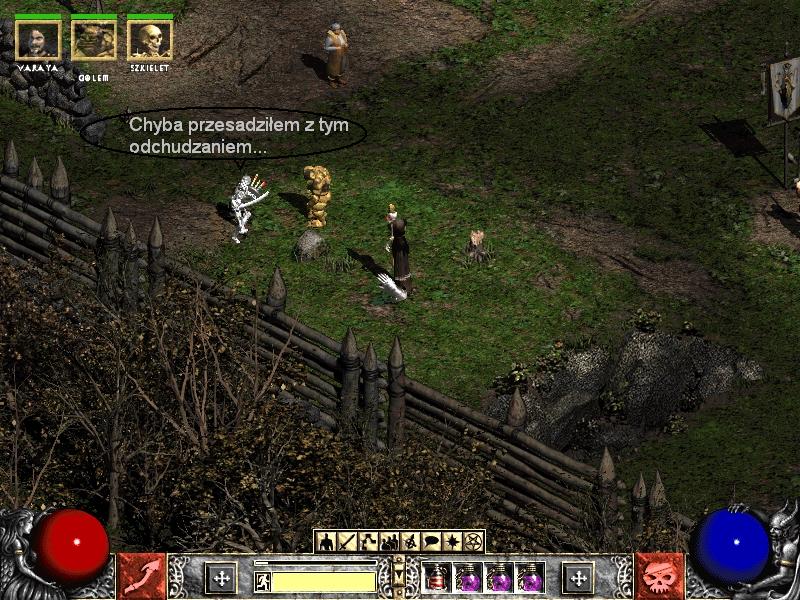The height and width of the screenshot is (600, 800).
Task: Select the Varaya mercenary portrait
Action: (x=38, y=39)
